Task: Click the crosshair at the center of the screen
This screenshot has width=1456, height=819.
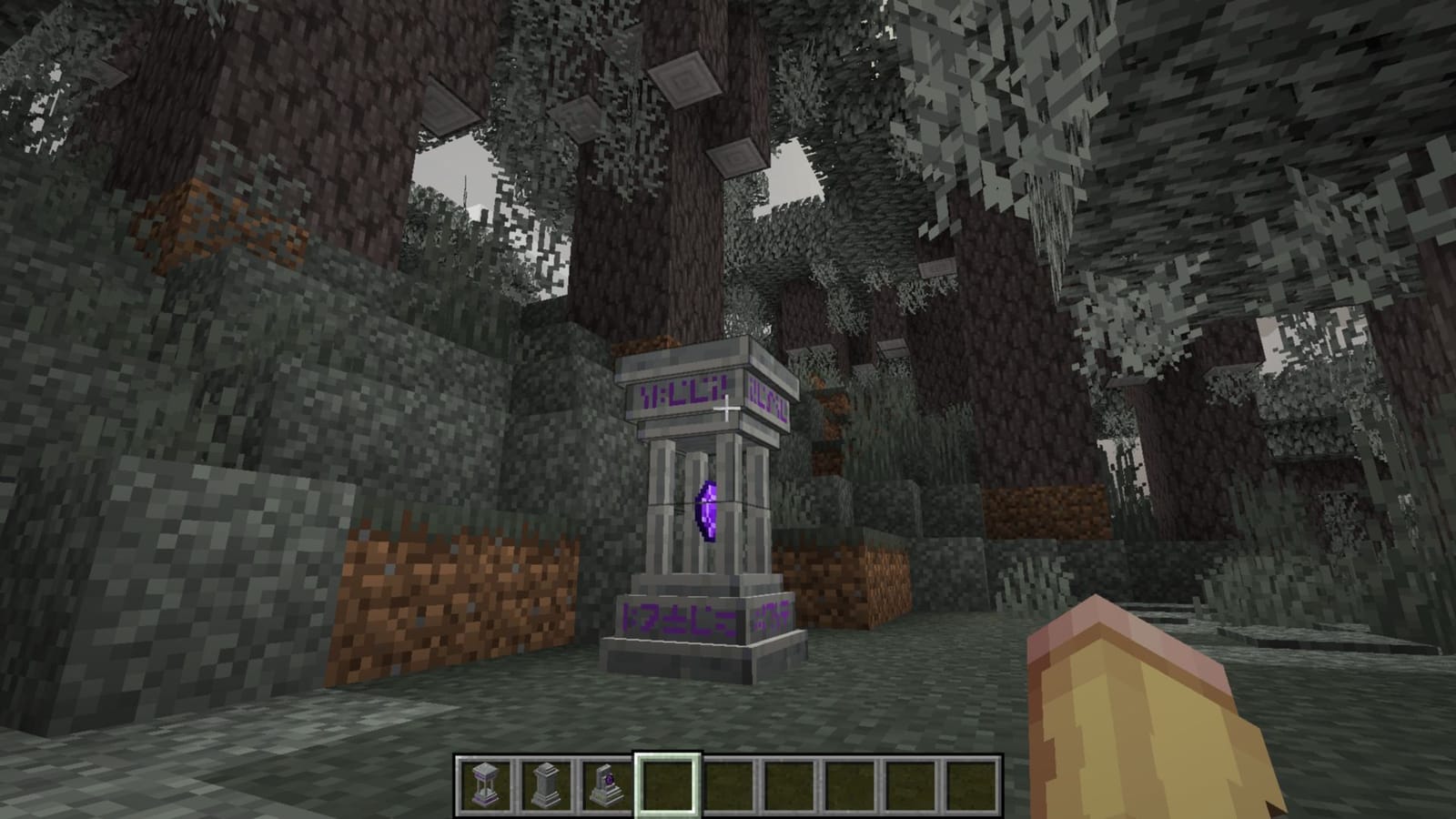Action: pyautogui.click(x=728, y=409)
